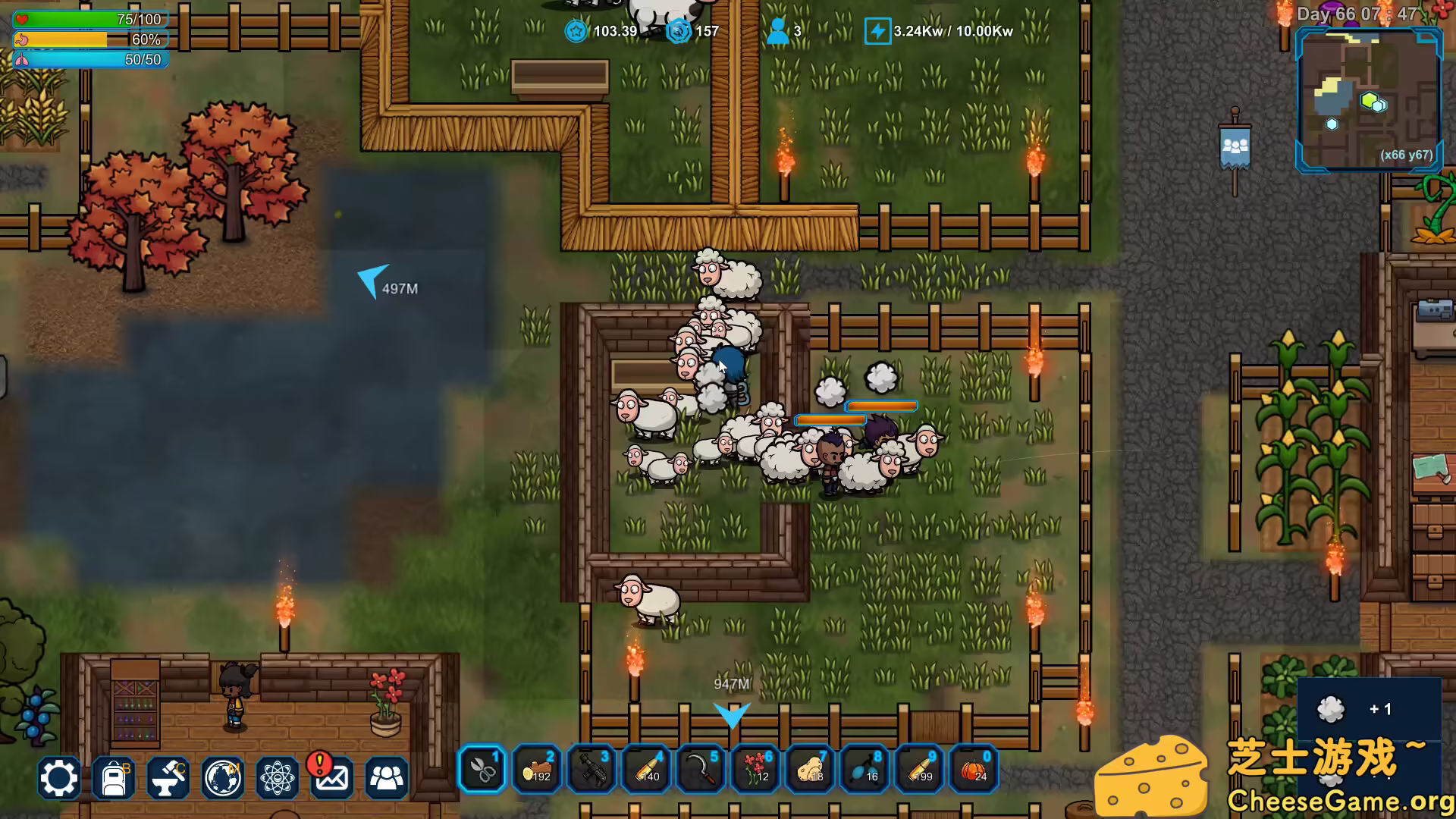This screenshot has height=819, width=1456.
Task: Open the backpack inventory
Action: 113,778
